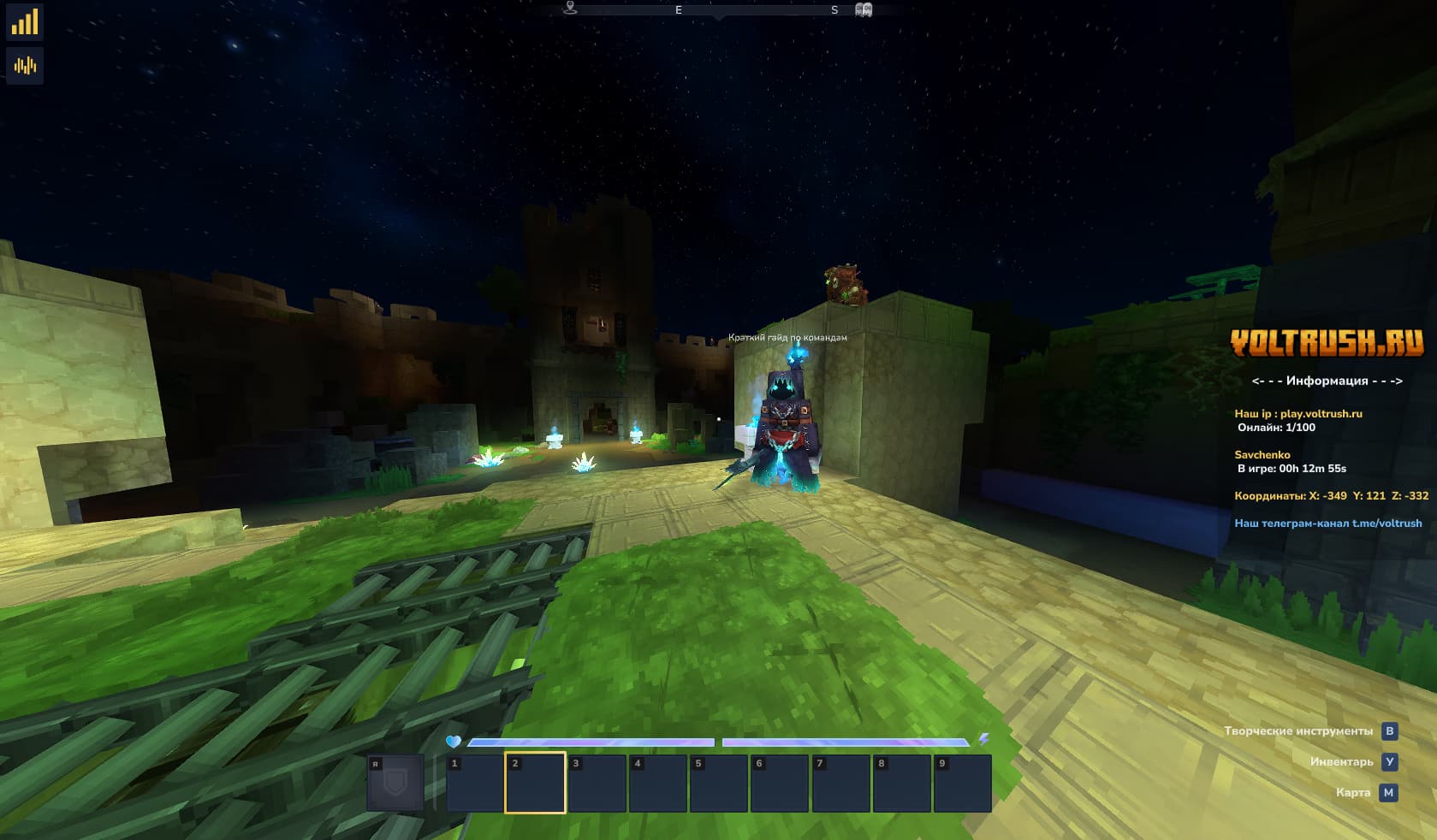Select the E direction marker on the compass
The image size is (1437, 840).
(x=679, y=10)
